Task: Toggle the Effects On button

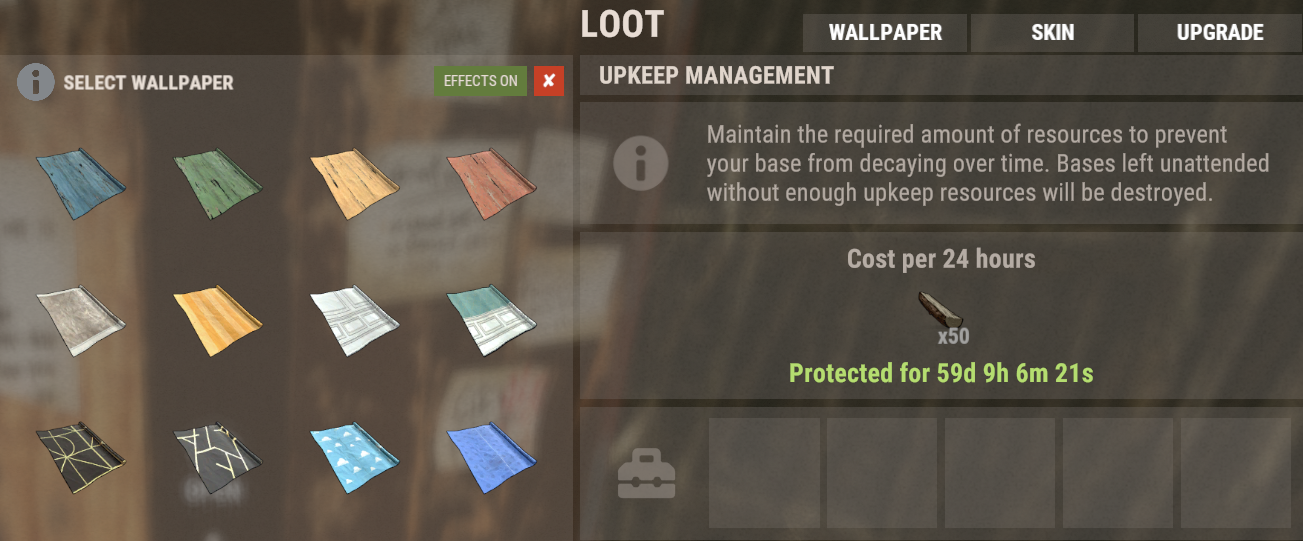Action: click(x=480, y=81)
